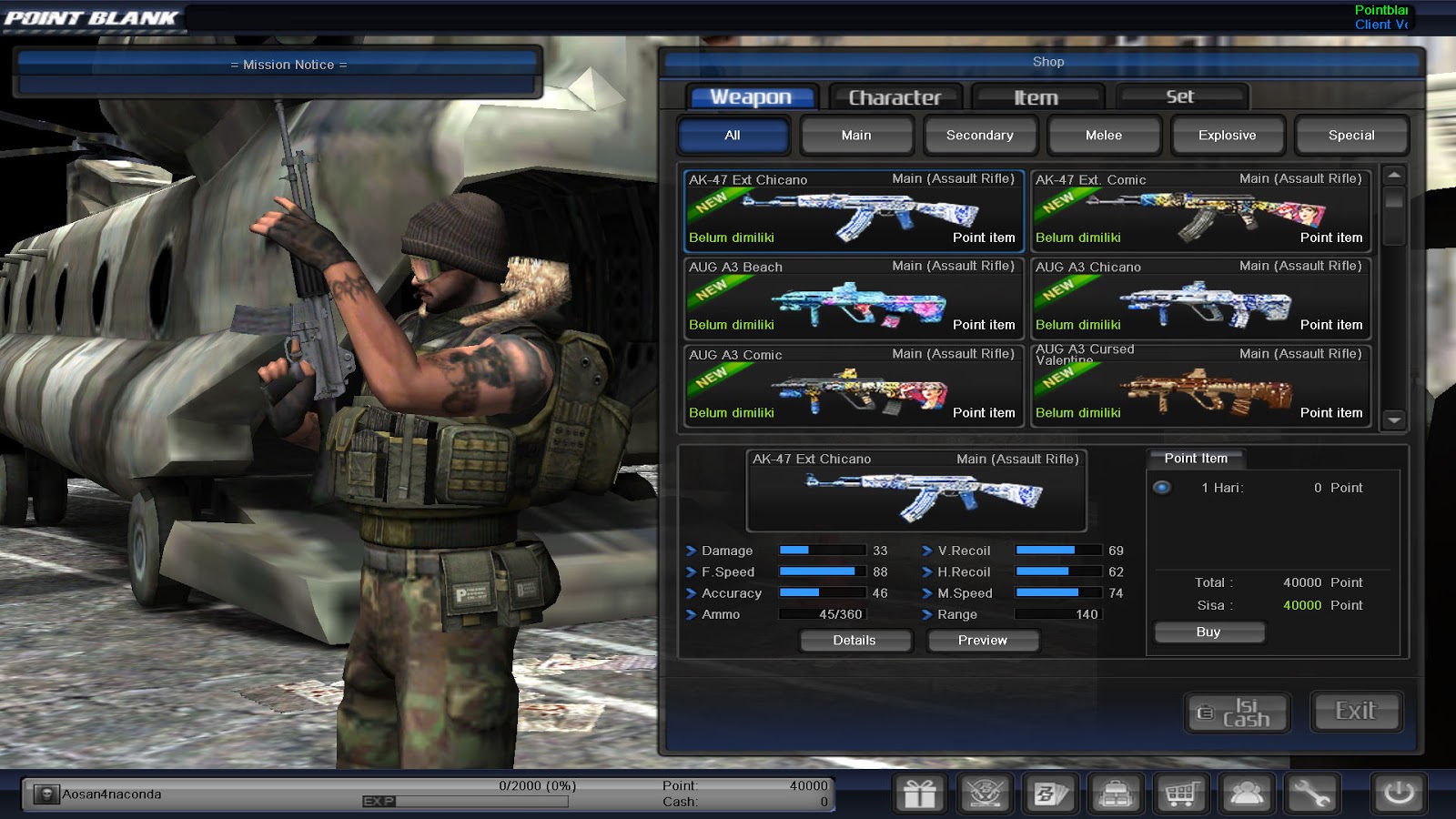This screenshot has width=1456, height=819.
Task: Click Exit to close the shop
Action: [x=1355, y=712]
